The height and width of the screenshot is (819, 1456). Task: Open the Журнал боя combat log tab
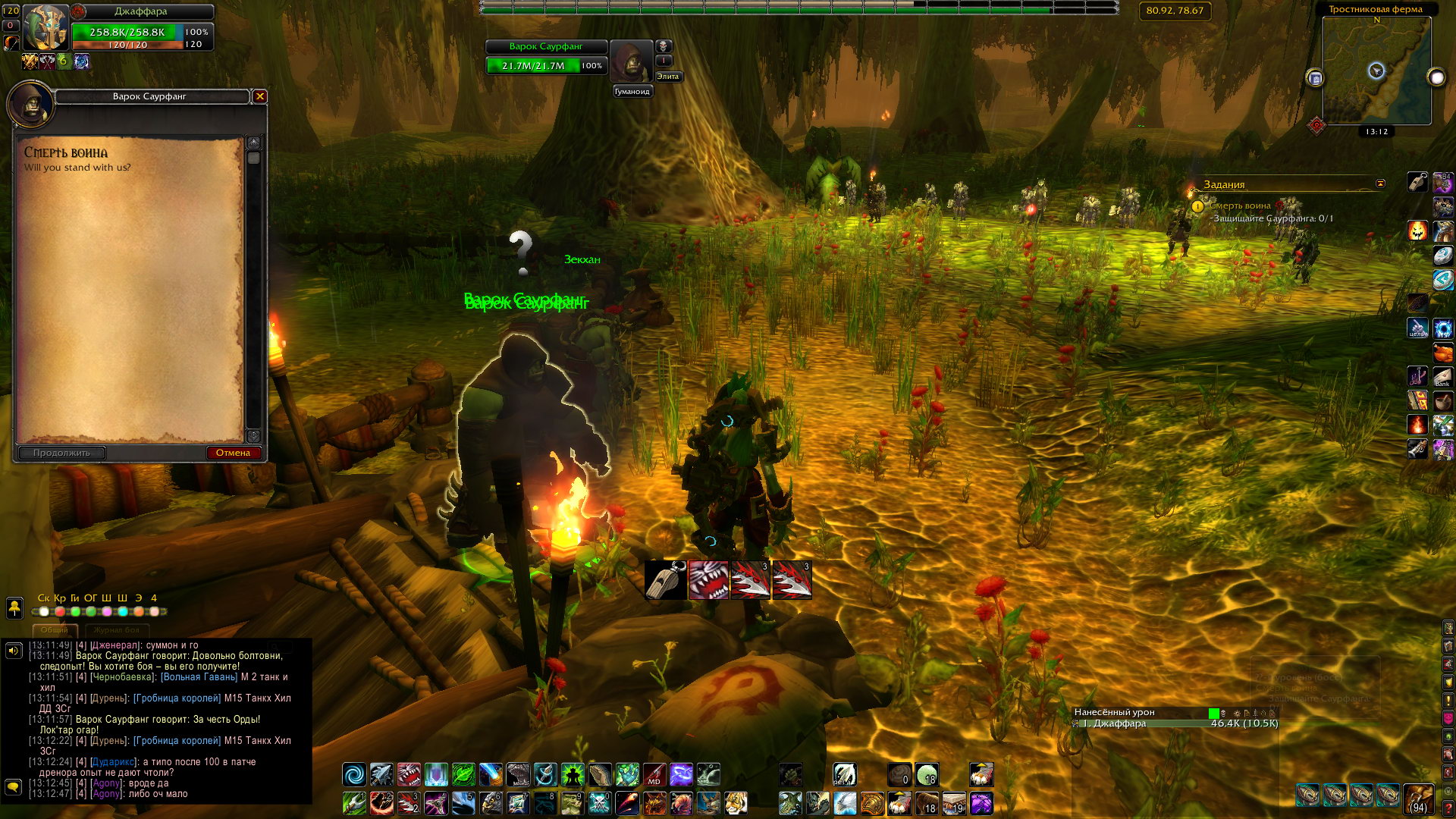117,630
